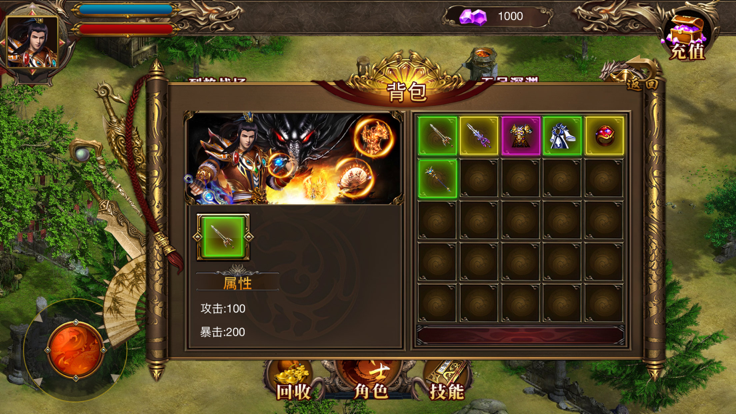Open the 角色 (Character) menu

tap(370, 381)
